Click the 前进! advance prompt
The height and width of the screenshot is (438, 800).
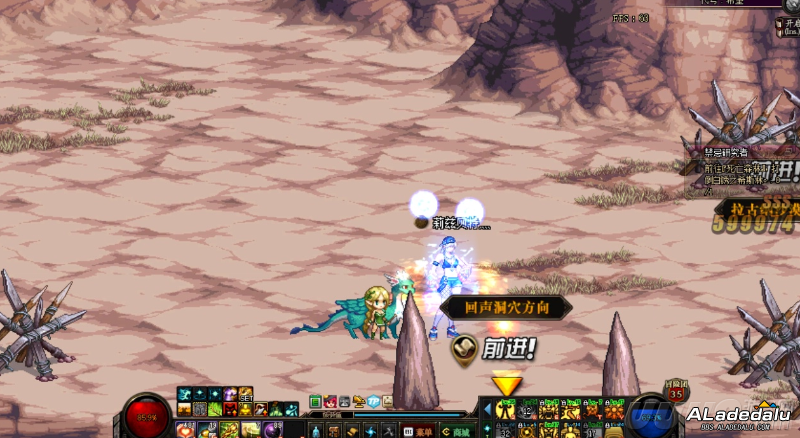coord(495,348)
